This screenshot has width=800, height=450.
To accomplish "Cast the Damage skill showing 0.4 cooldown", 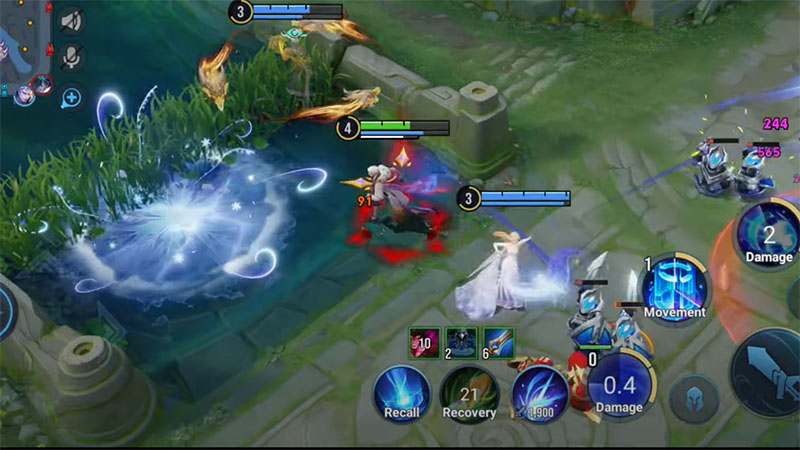I will (x=620, y=385).
